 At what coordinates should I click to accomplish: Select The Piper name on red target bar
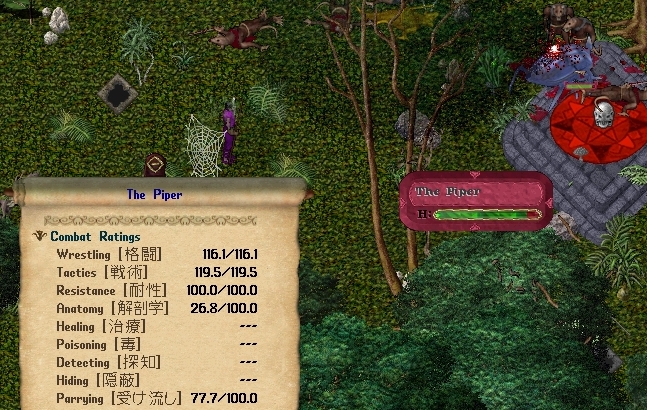[x=448, y=191]
